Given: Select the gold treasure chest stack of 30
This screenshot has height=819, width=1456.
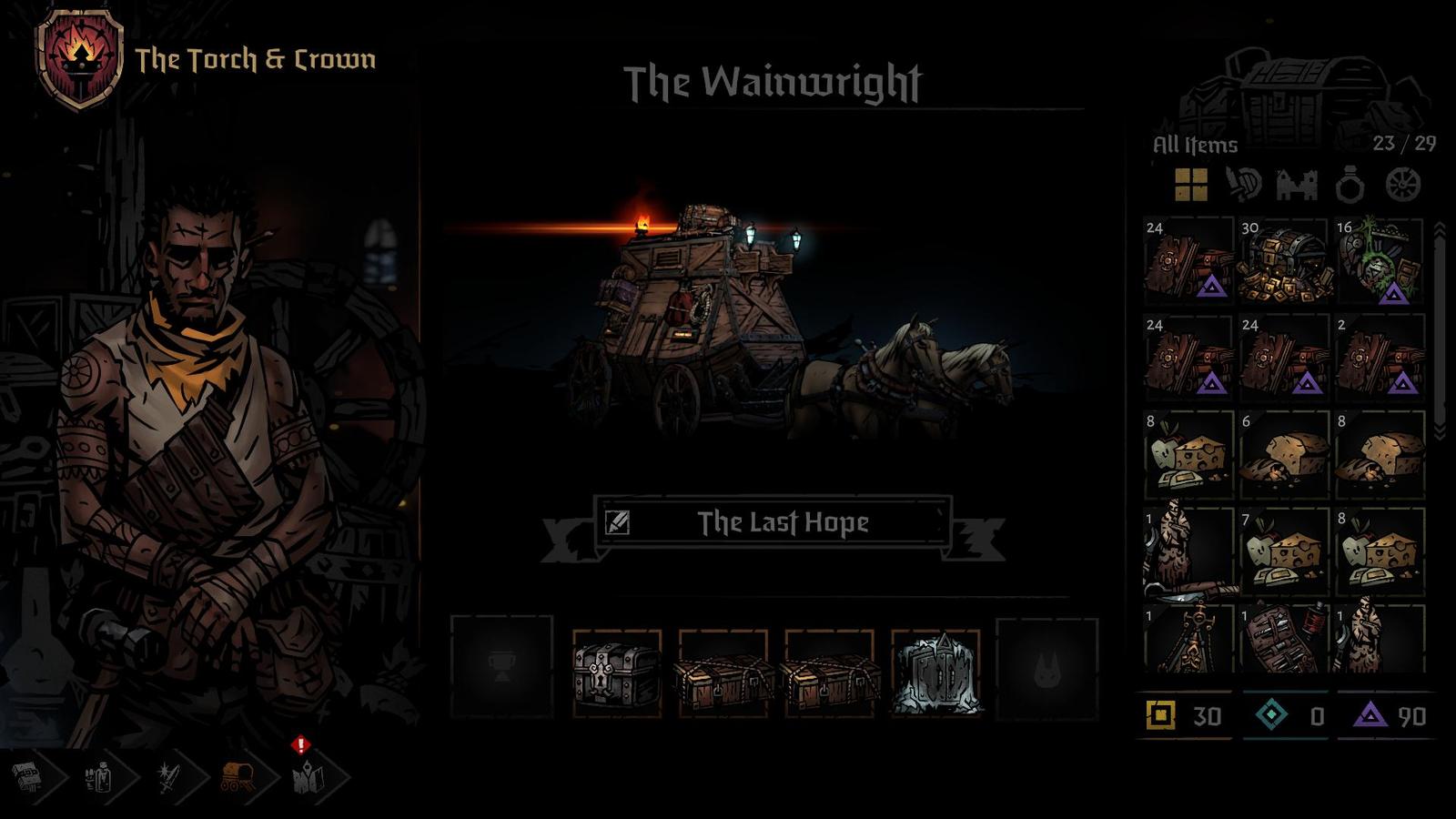Looking at the screenshot, I should (x=1284, y=261).
